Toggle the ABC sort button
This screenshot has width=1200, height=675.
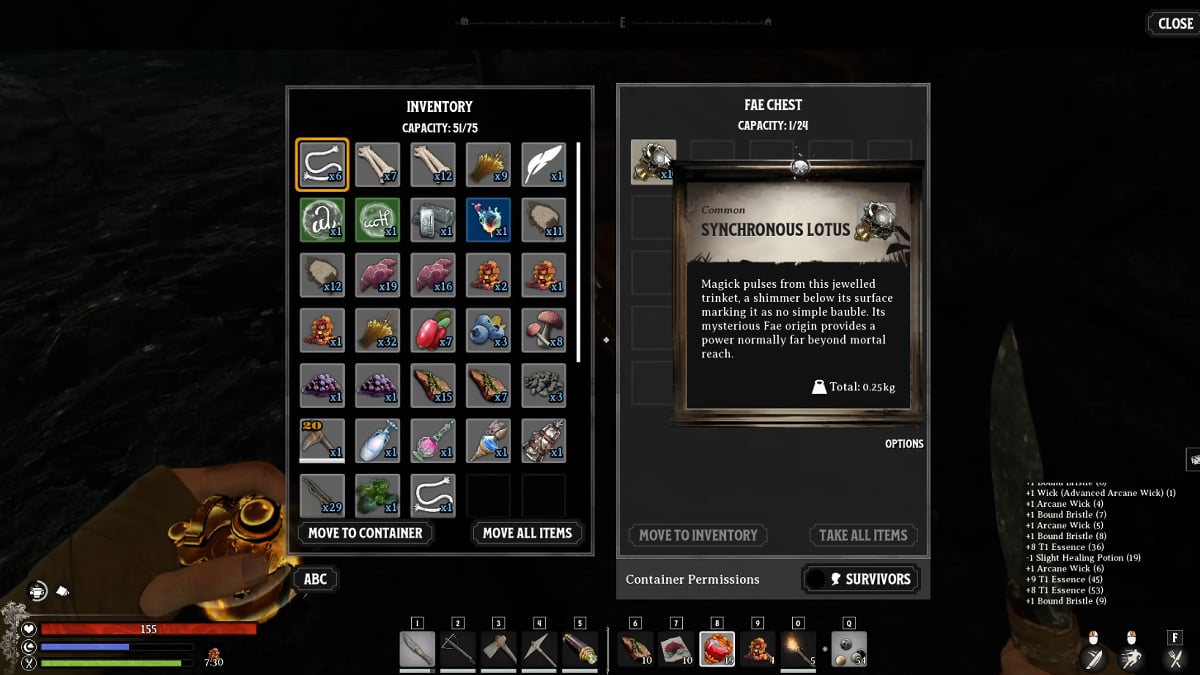[315, 579]
